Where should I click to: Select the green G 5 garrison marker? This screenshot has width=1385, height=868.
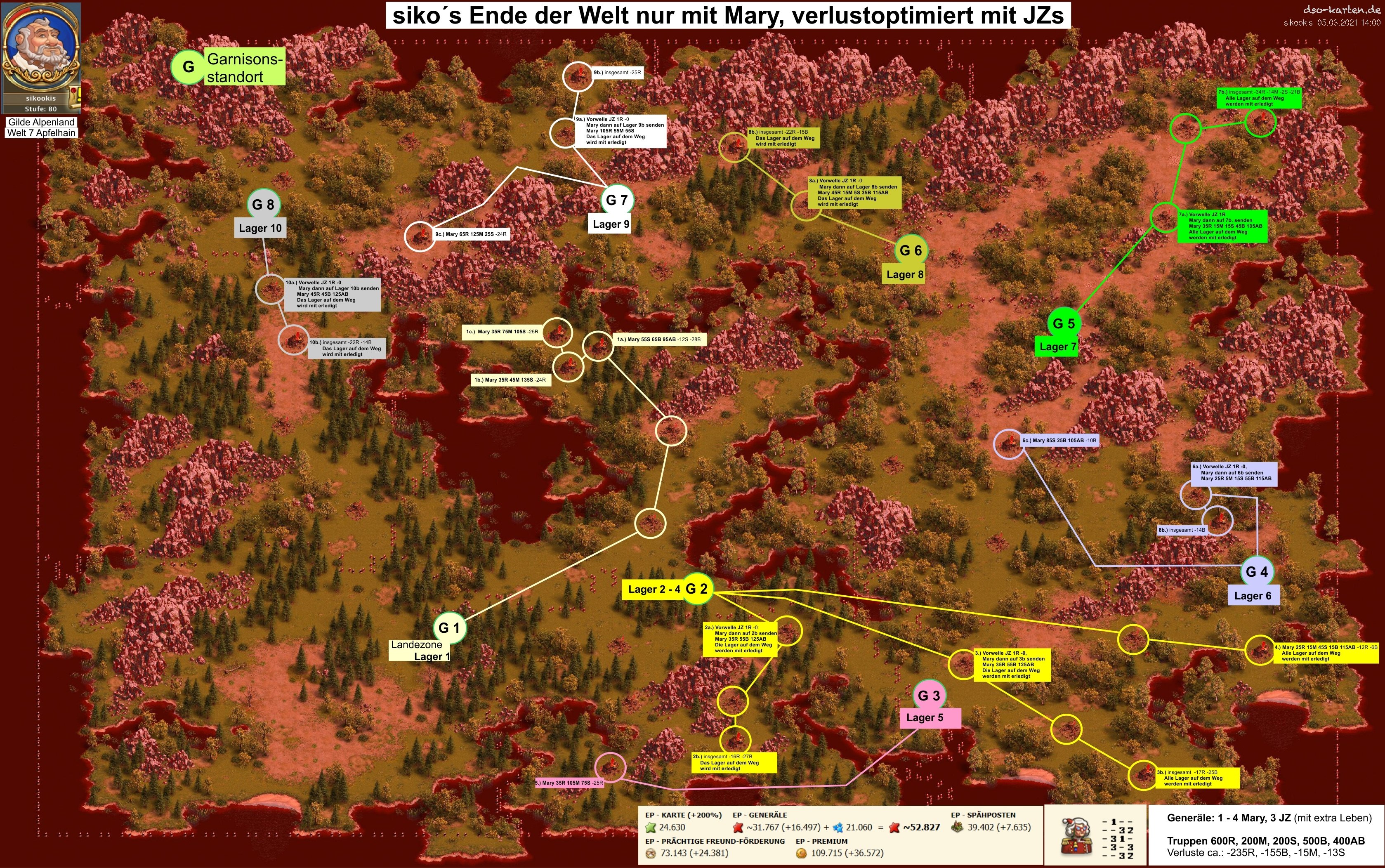pyautogui.click(x=1064, y=323)
